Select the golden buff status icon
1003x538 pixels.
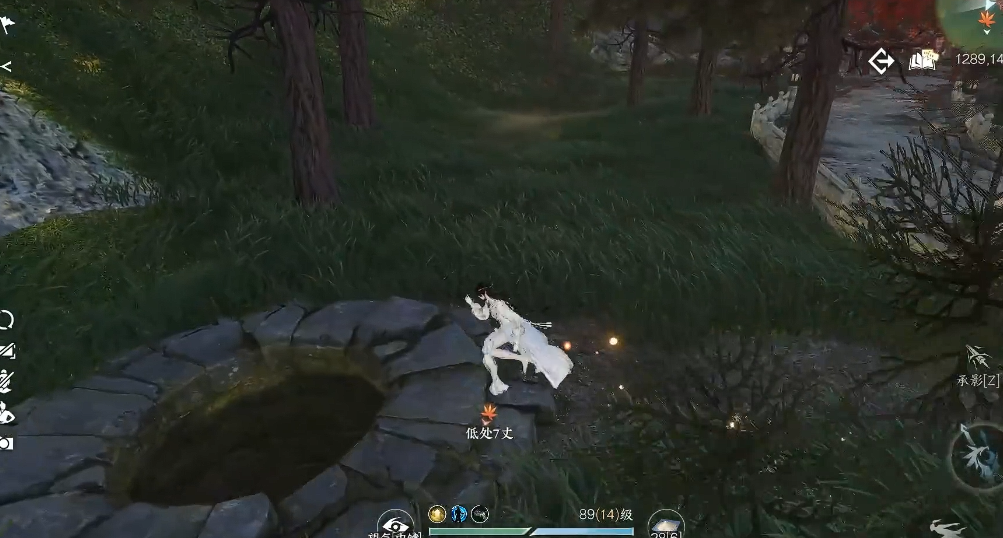pos(436,514)
